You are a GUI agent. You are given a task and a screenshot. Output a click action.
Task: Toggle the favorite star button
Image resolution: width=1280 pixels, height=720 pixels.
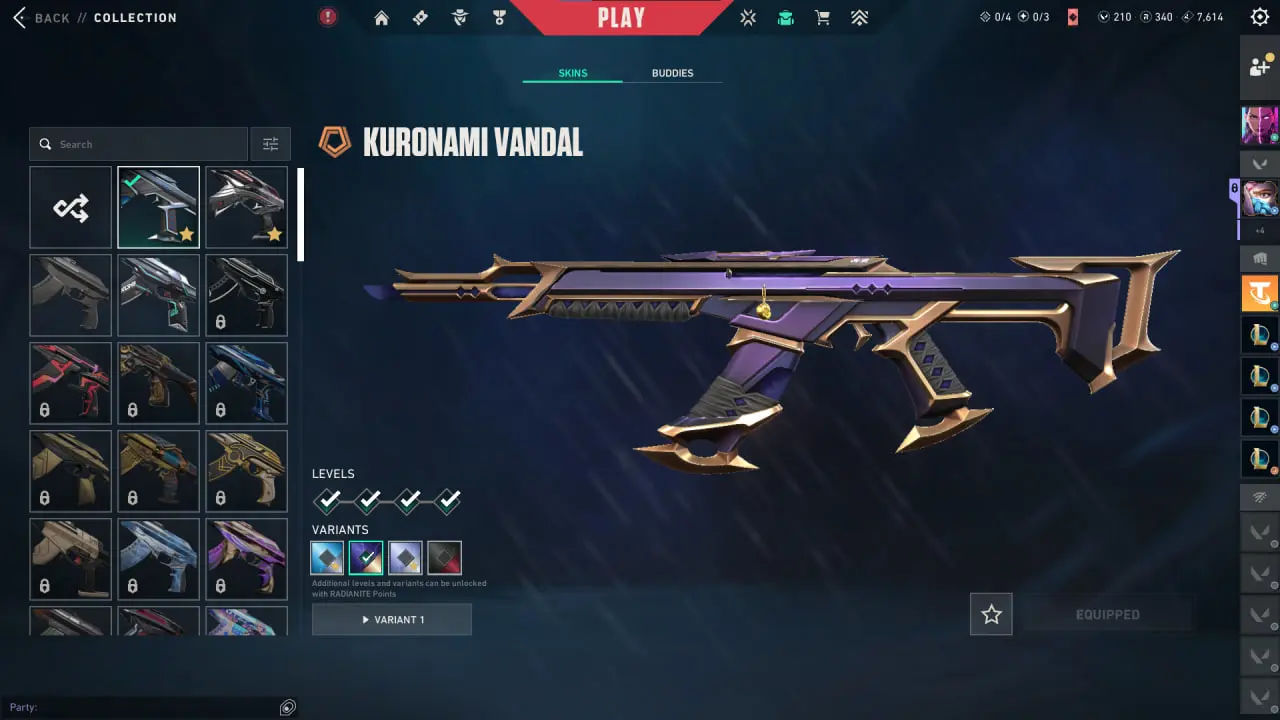991,615
